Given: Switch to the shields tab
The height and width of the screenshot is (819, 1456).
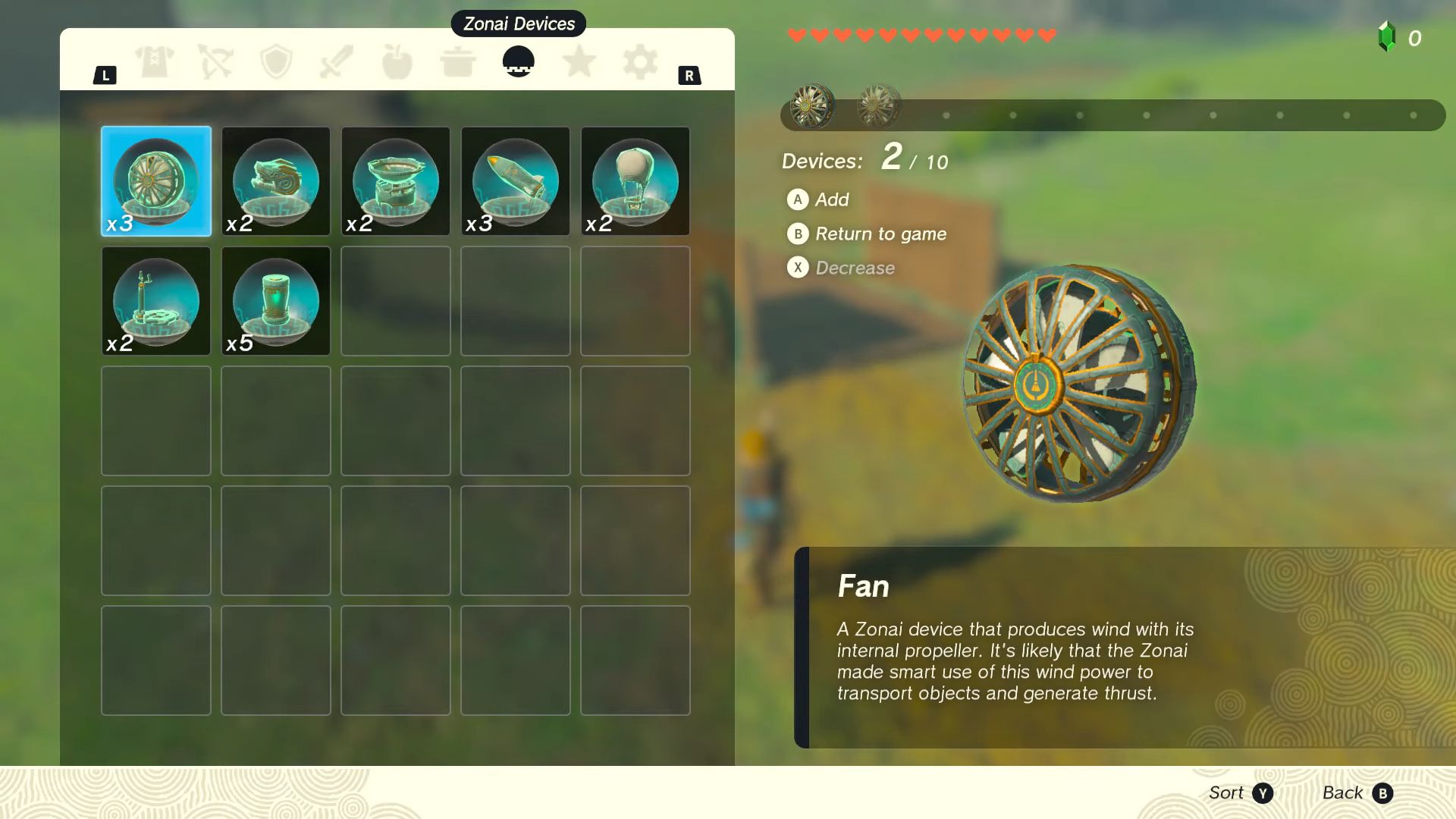Looking at the screenshot, I should tap(276, 61).
